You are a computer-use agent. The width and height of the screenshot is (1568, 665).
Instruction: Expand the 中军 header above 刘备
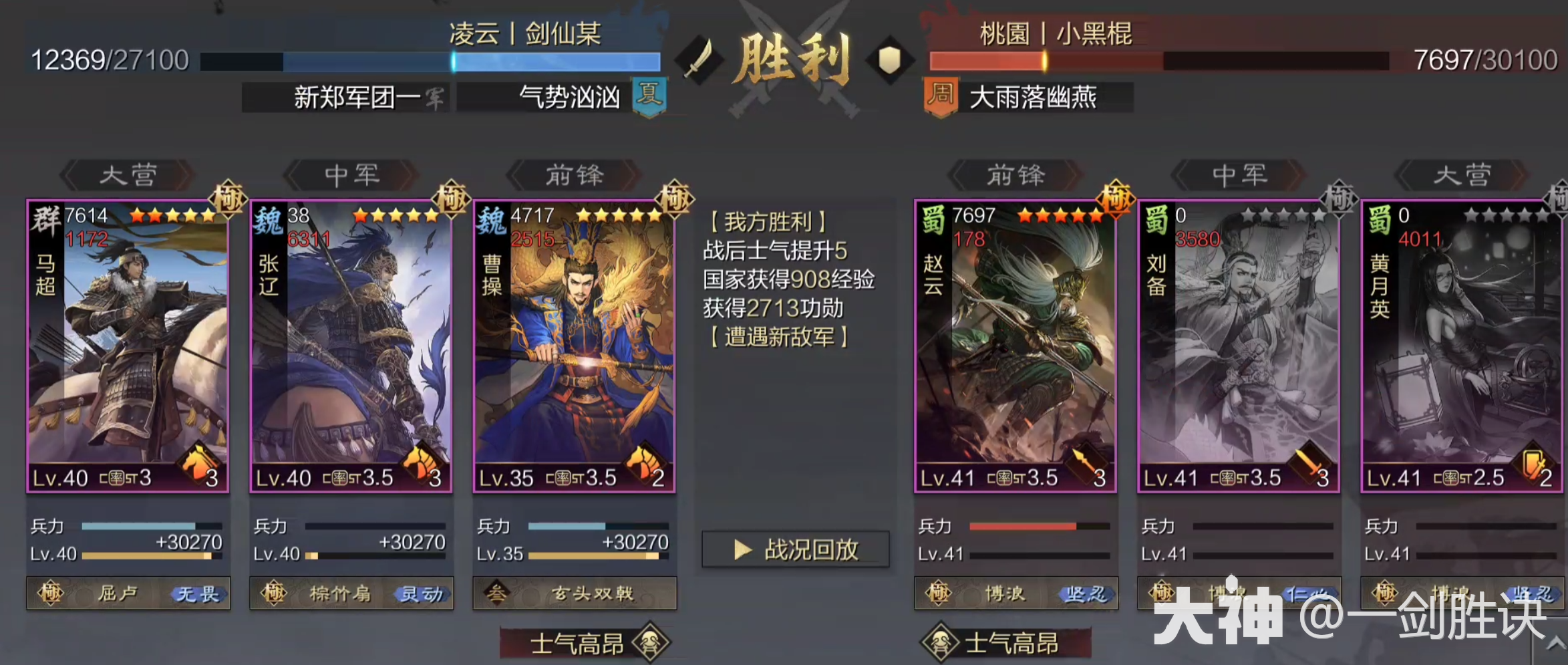coord(1239,175)
